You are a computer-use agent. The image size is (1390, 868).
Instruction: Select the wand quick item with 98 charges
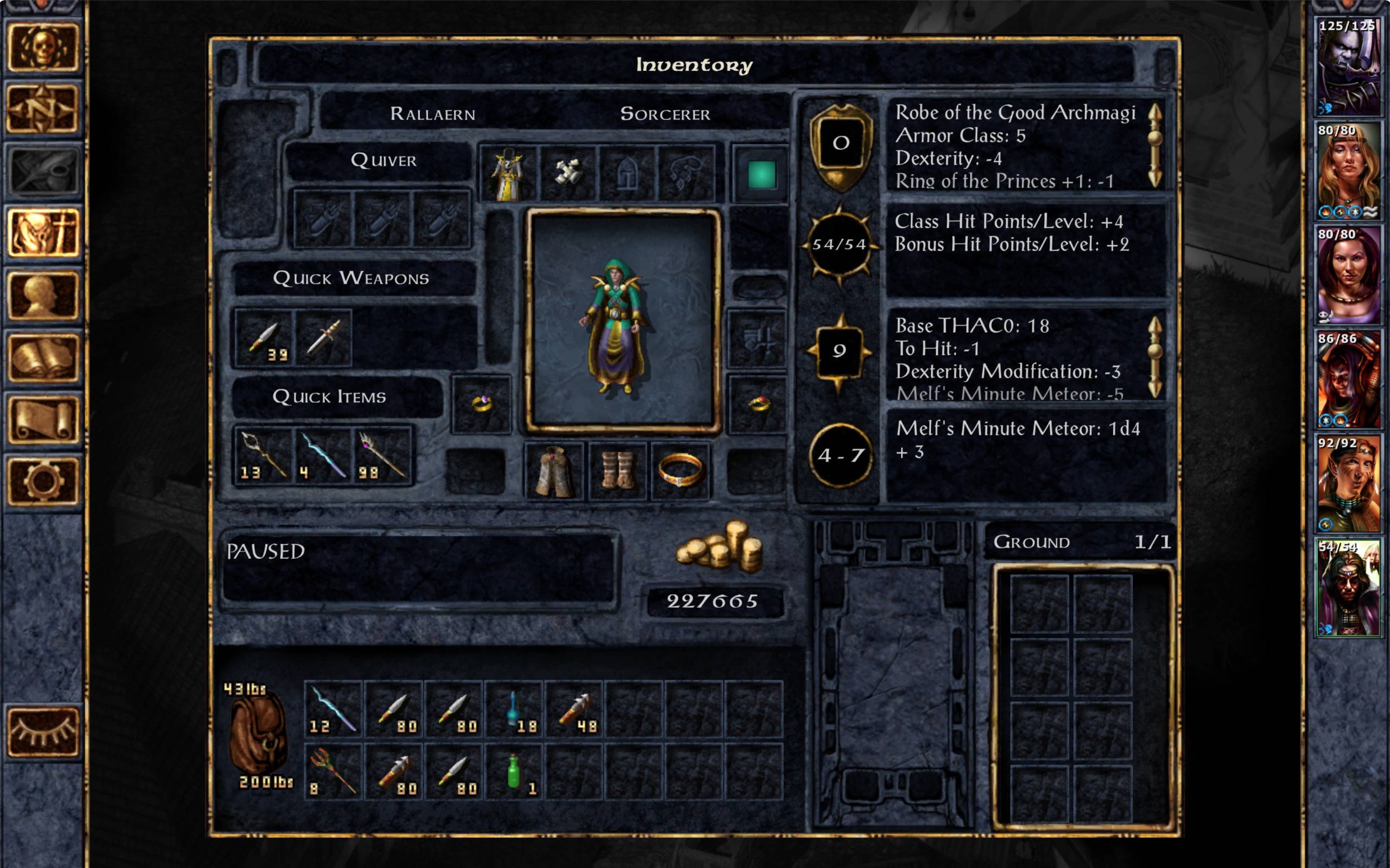point(383,456)
